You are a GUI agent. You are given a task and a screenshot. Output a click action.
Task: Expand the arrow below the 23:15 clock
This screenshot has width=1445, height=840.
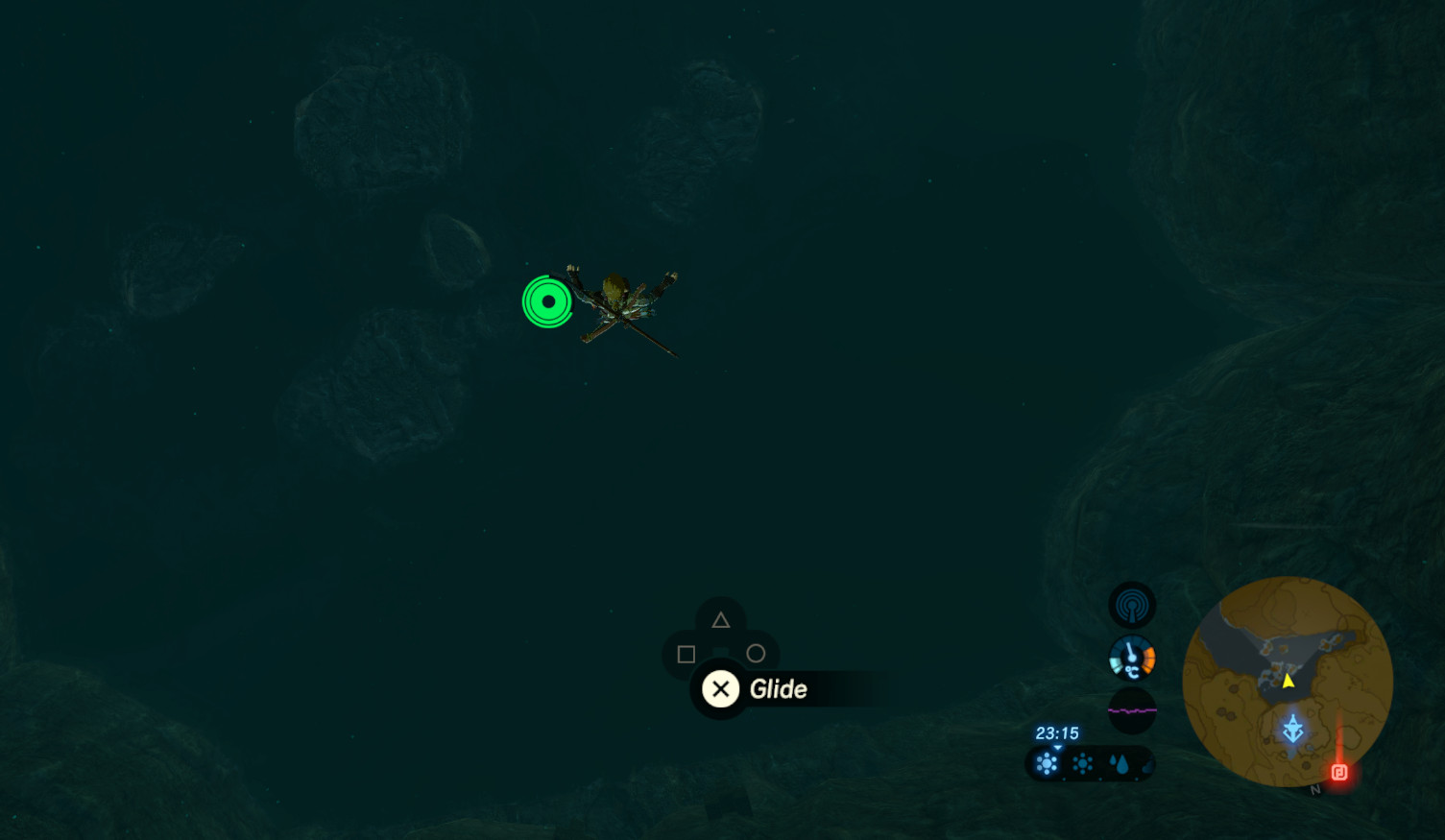(1058, 746)
